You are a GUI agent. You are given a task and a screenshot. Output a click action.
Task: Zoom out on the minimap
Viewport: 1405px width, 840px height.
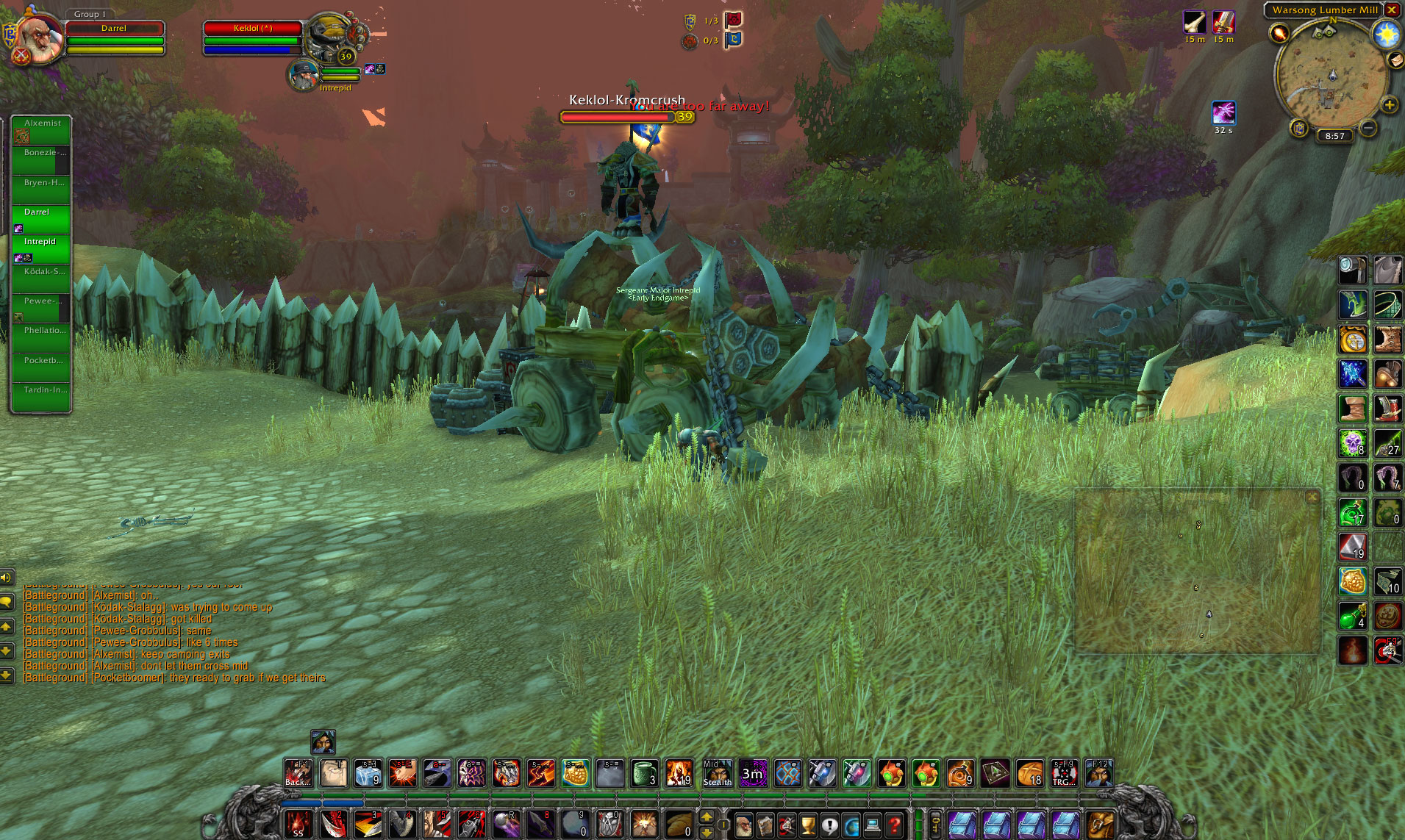point(1368,129)
